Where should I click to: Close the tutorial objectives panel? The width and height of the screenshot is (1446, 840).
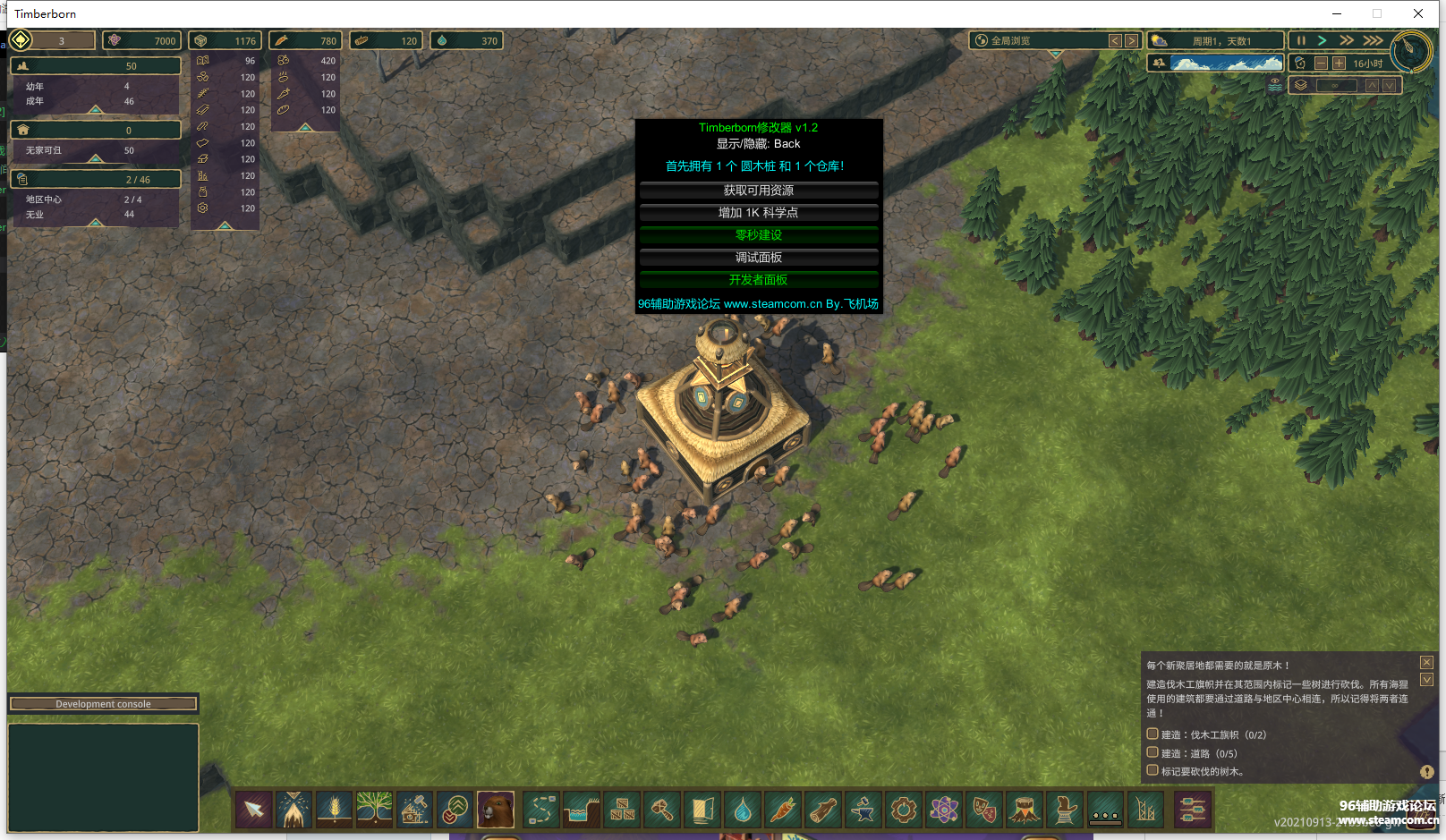[x=1426, y=662]
